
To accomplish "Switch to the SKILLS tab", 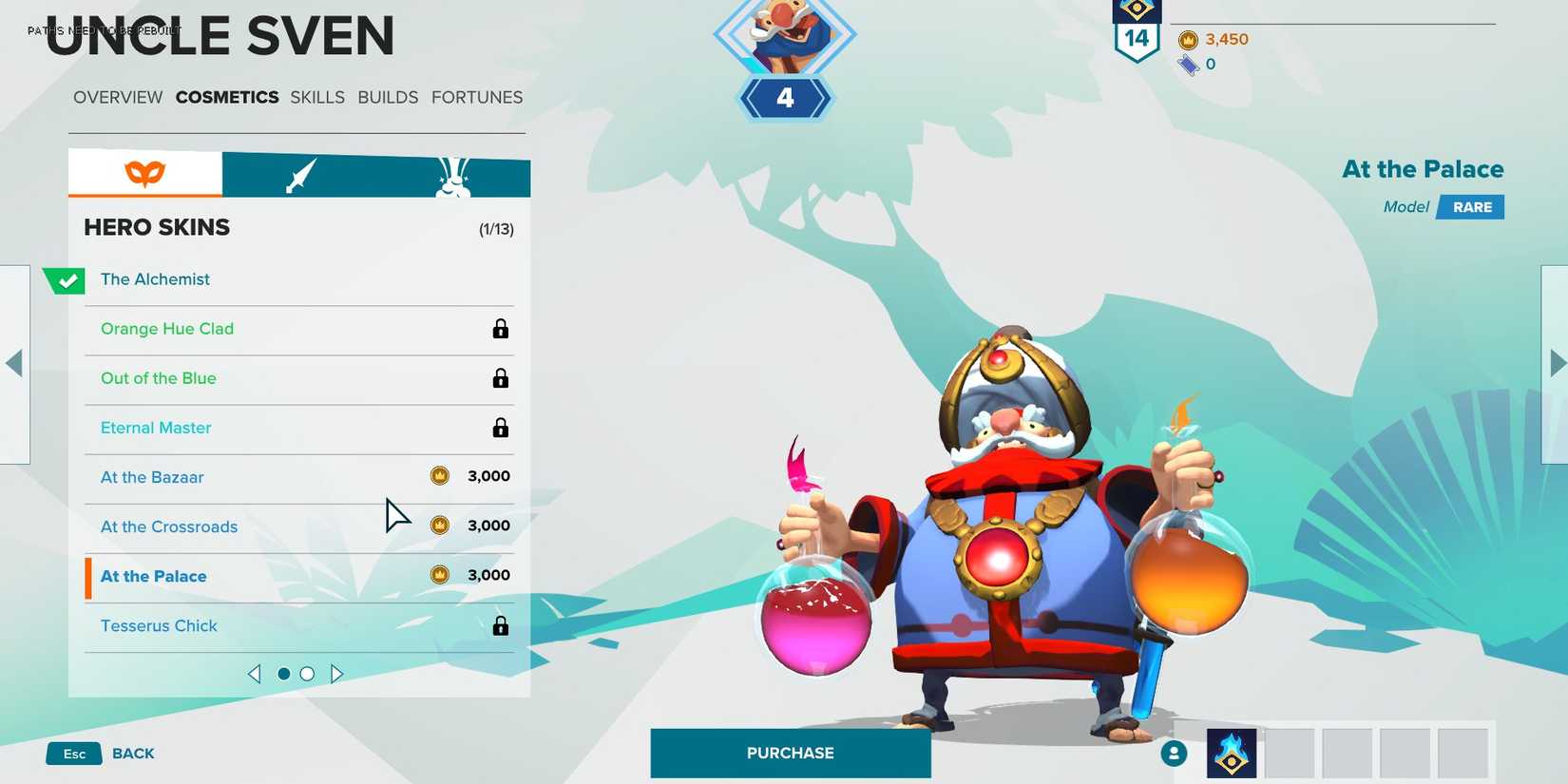I will click(316, 97).
